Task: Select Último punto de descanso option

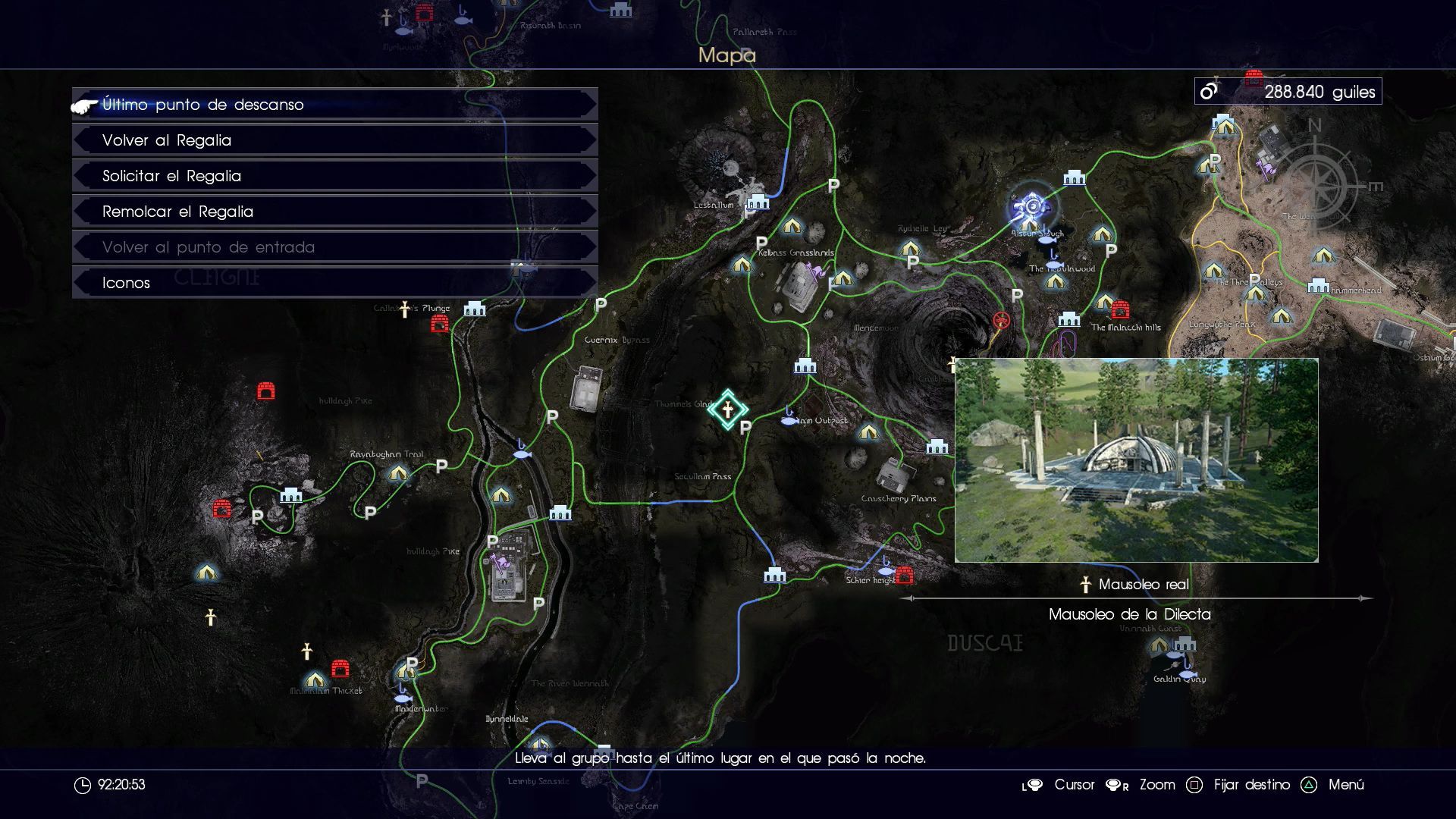Action: [x=334, y=105]
